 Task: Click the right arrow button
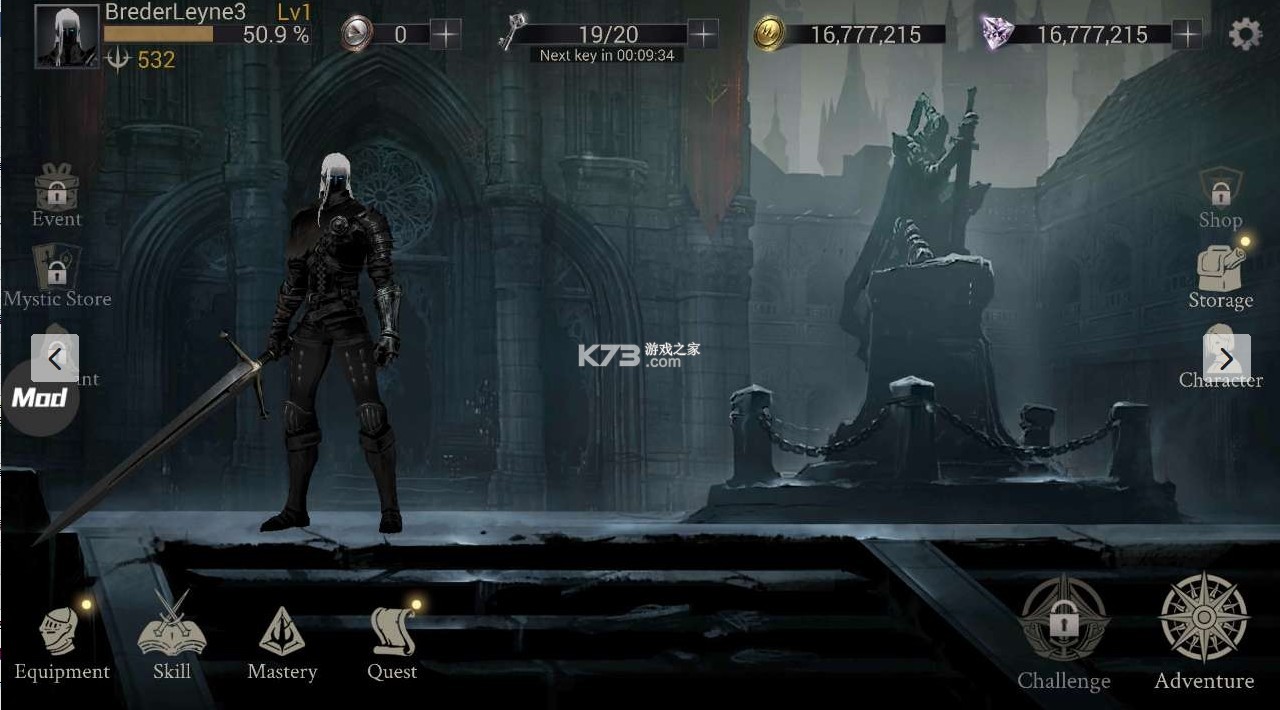pos(1226,358)
